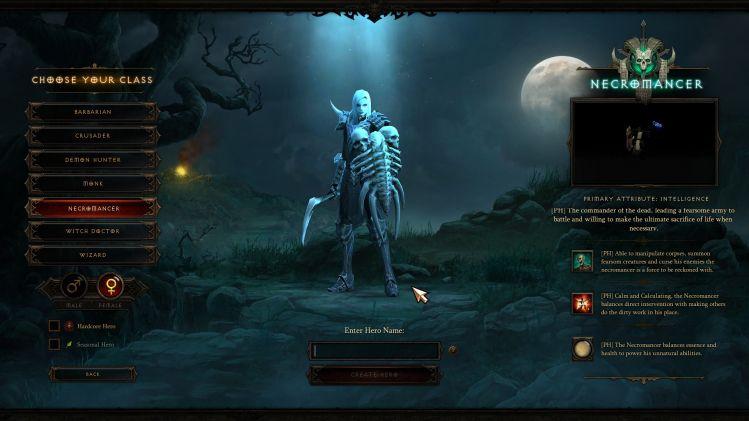Viewport: 749px width, 421px height.
Task: Select the red burst skill icon
Action: pos(582,303)
